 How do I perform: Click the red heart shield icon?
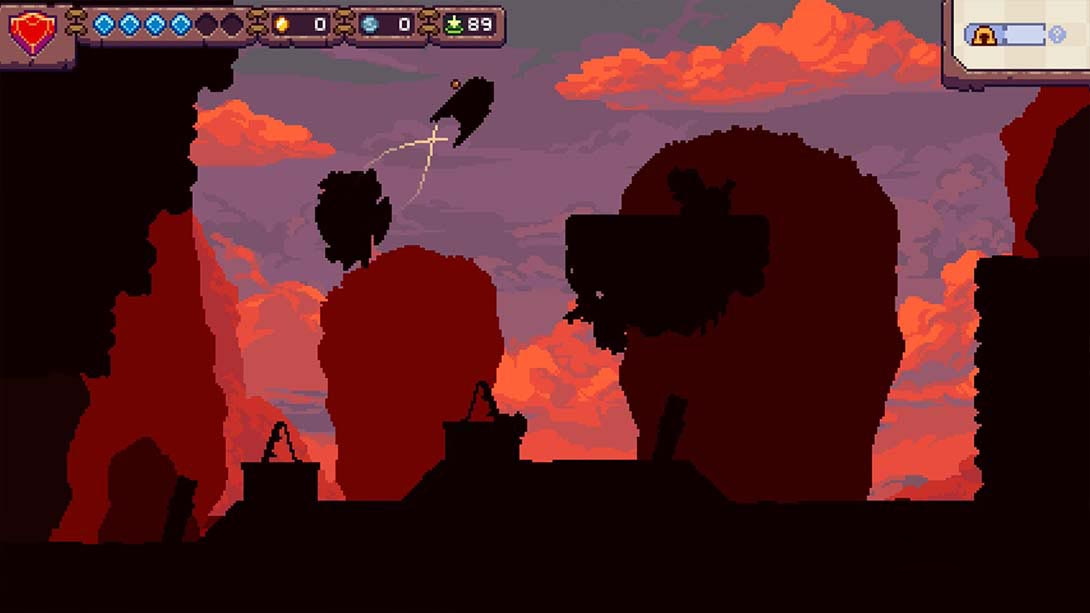tap(31, 32)
